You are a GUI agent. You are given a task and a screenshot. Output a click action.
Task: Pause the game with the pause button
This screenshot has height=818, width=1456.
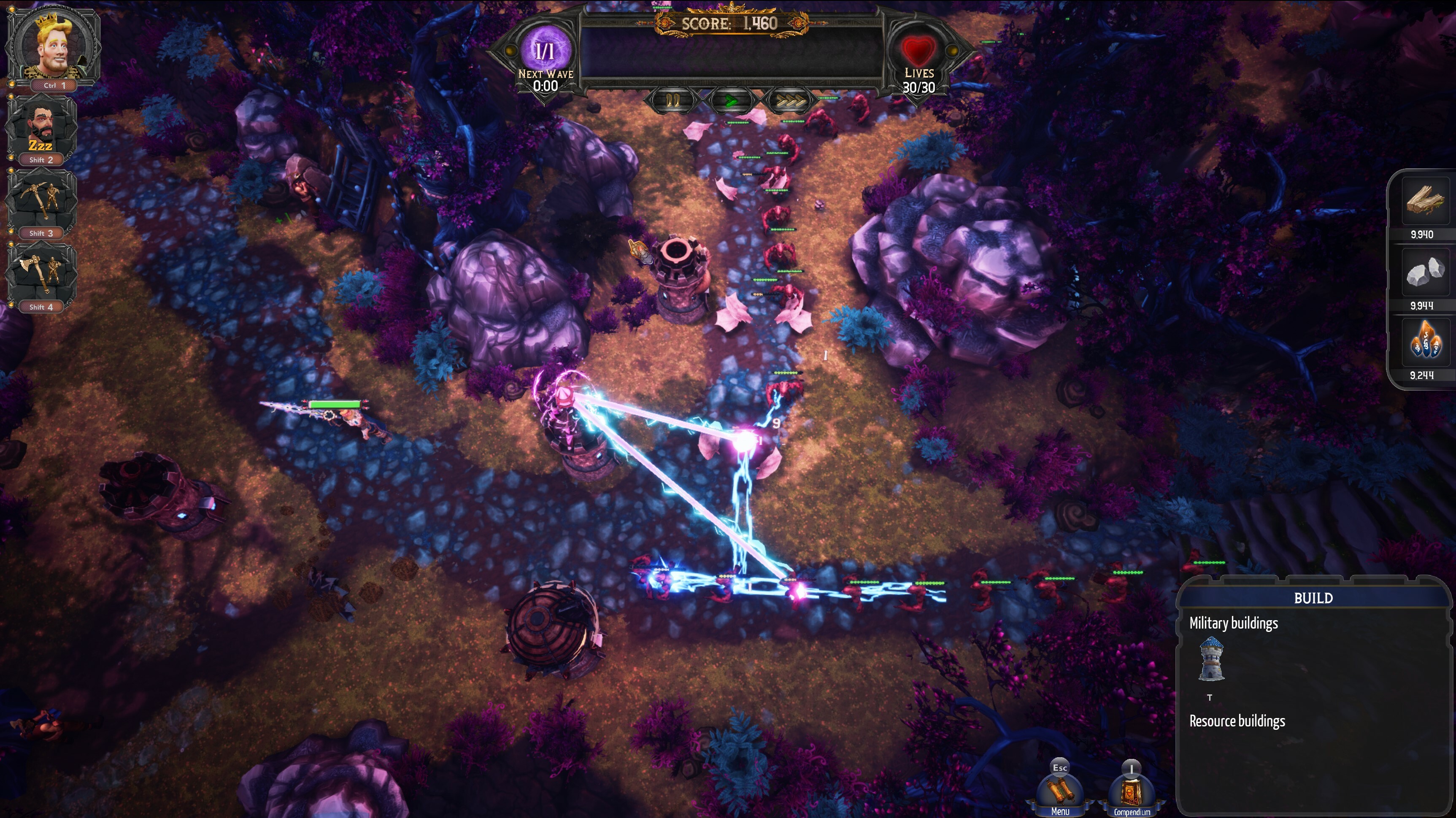673,101
